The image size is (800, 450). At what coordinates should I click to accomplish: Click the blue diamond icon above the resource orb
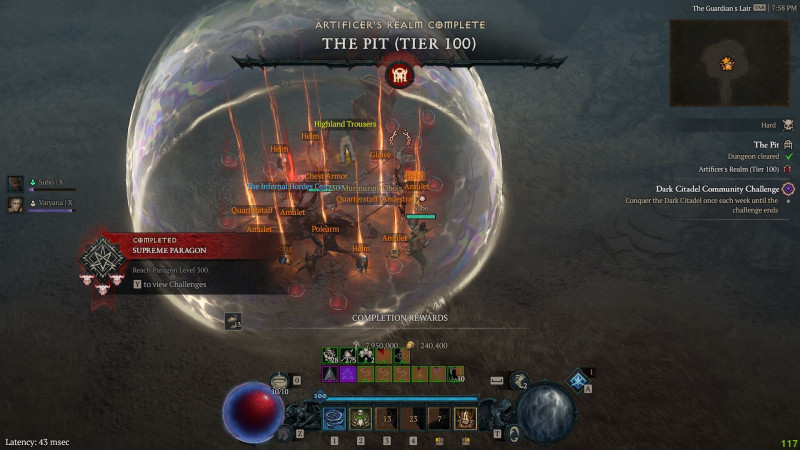tap(576, 378)
